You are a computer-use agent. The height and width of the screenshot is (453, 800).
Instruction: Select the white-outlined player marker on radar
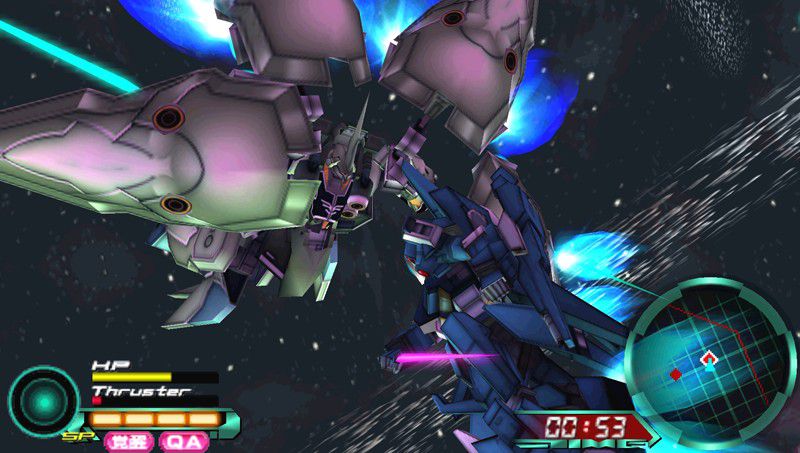tap(709, 357)
